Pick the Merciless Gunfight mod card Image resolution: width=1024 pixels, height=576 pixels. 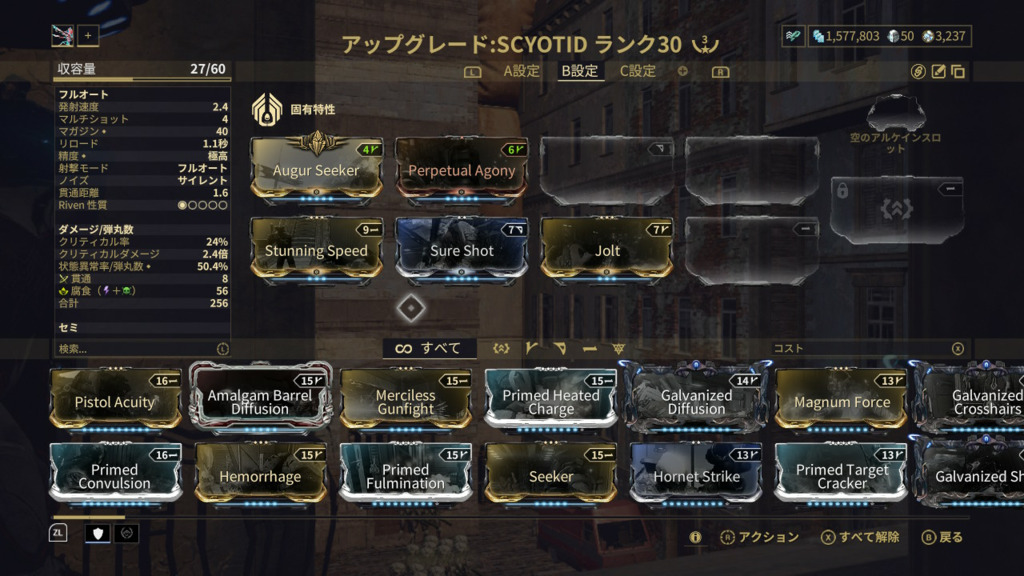click(x=405, y=400)
